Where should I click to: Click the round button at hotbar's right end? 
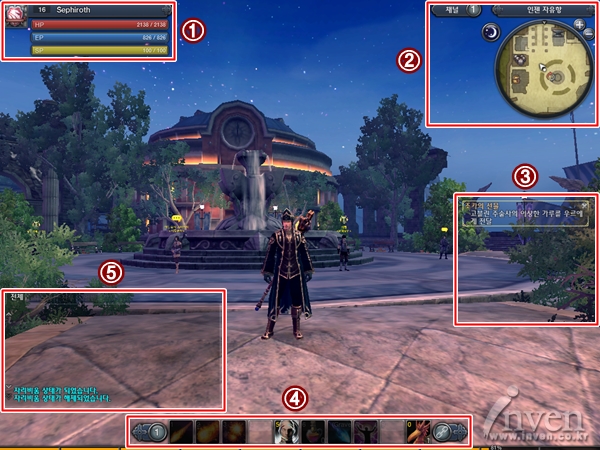pyautogui.click(x=454, y=432)
